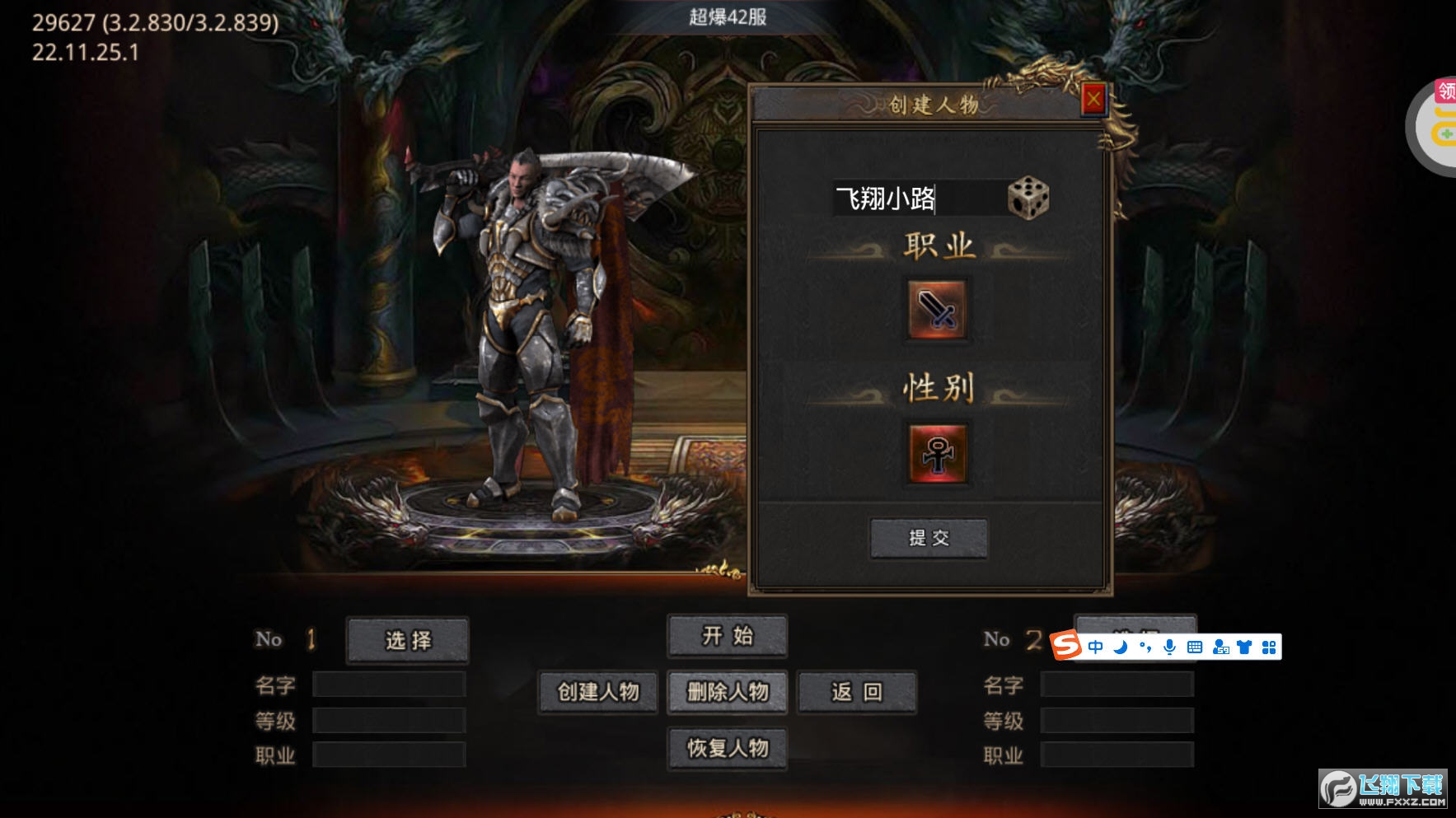
Task: Toggle the Sogou input Chinese mode indicator
Action: [1095, 647]
